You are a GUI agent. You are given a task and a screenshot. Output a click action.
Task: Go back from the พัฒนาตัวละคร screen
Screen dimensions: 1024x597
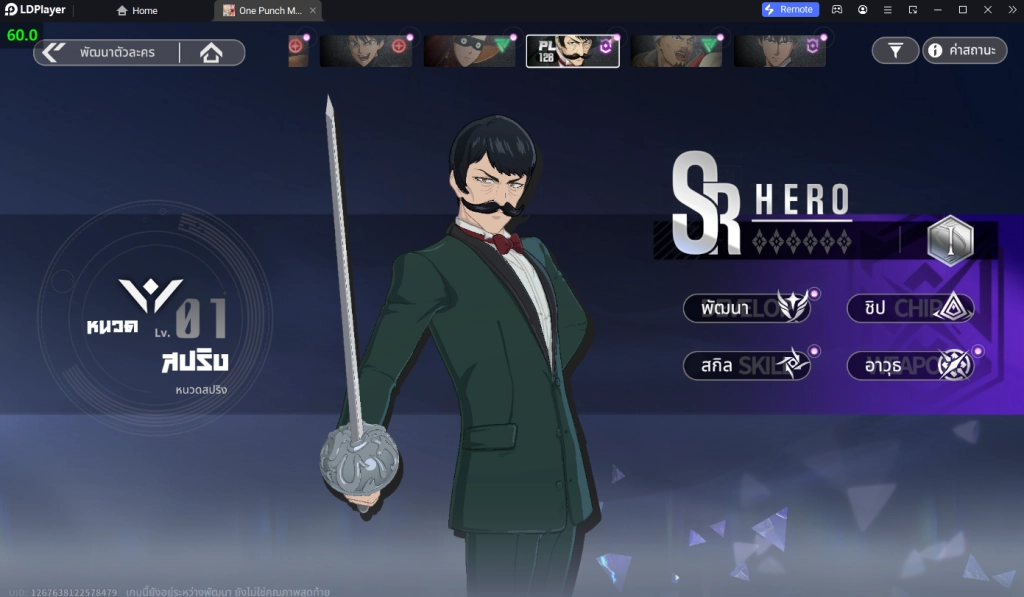click(54, 52)
